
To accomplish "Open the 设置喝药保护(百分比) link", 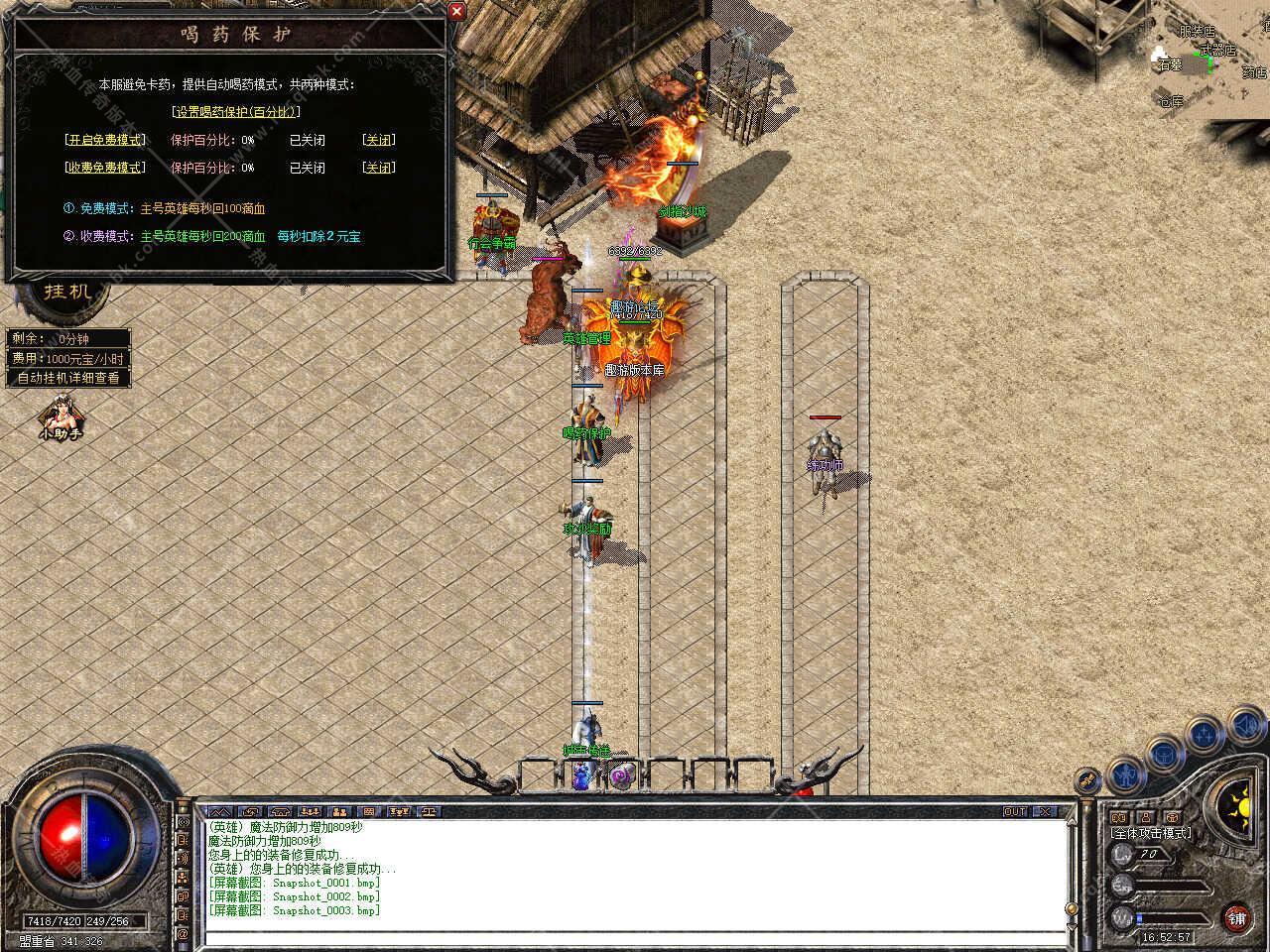I will tap(236, 112).
